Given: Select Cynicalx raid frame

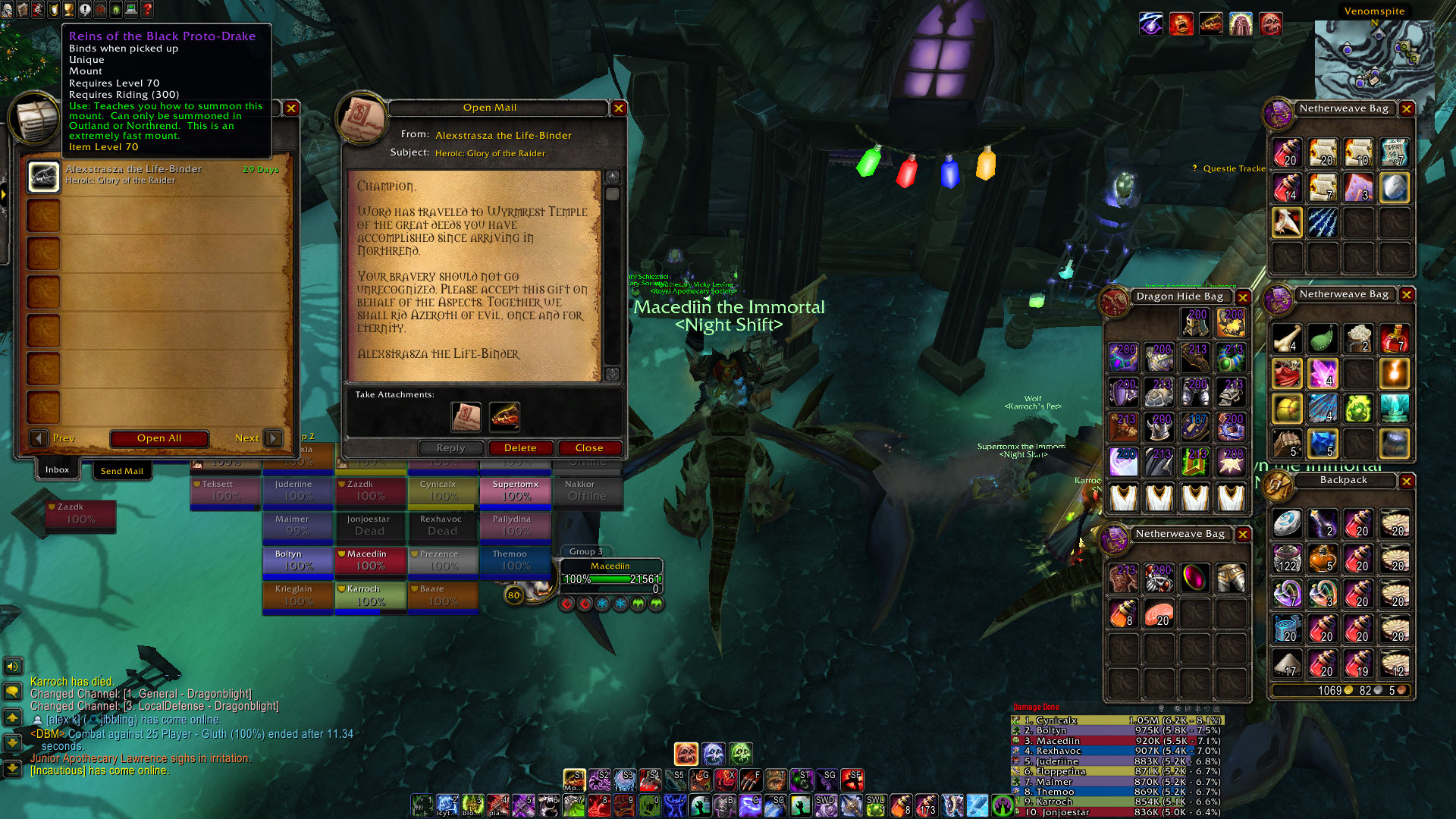Looking at the screenshot, I should [443, 491].
